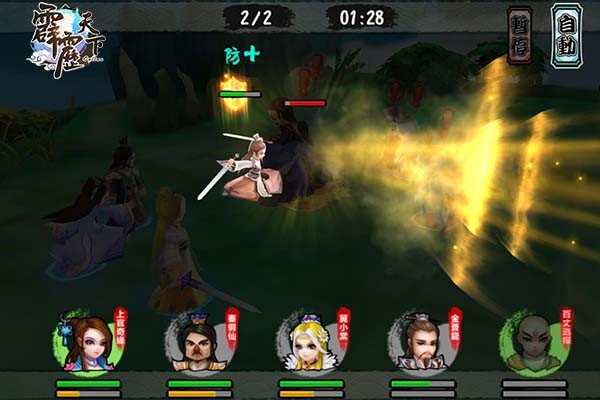Choose the blonde-haired hero portrait
The height and width of the screenshot is (400, 600).
[x=308, y=343]
